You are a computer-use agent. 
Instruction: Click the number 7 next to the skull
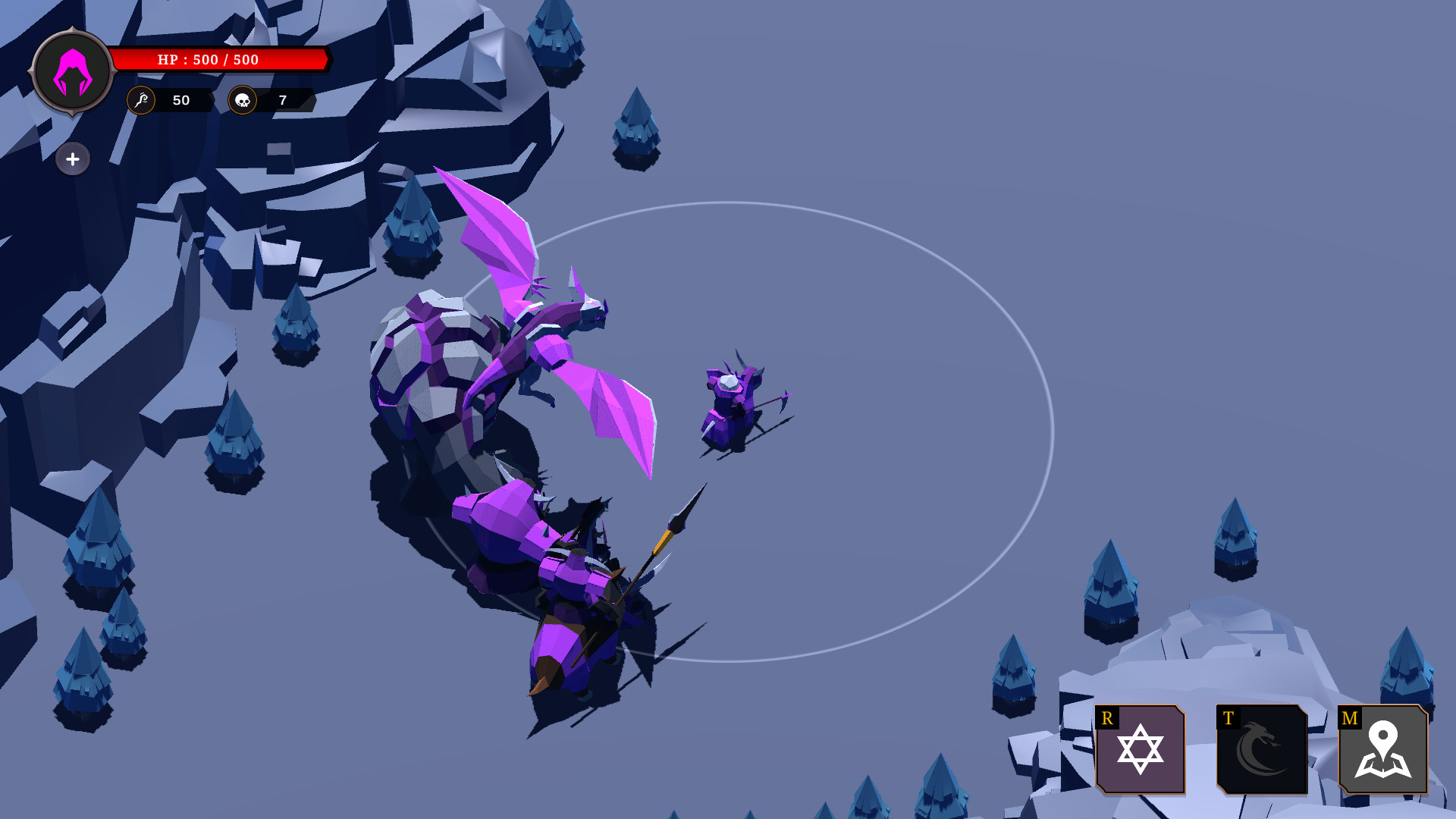click(x=281, y=99)
